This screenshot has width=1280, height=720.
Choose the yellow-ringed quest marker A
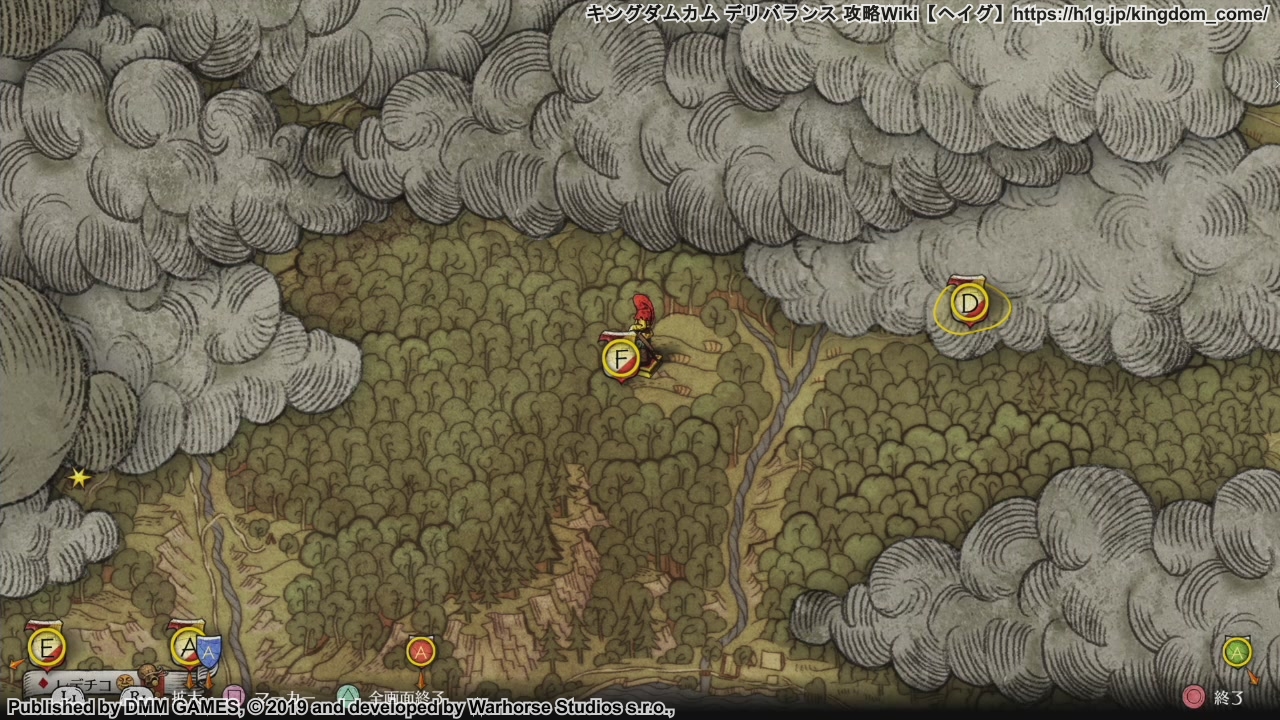[x=187, y=647]
